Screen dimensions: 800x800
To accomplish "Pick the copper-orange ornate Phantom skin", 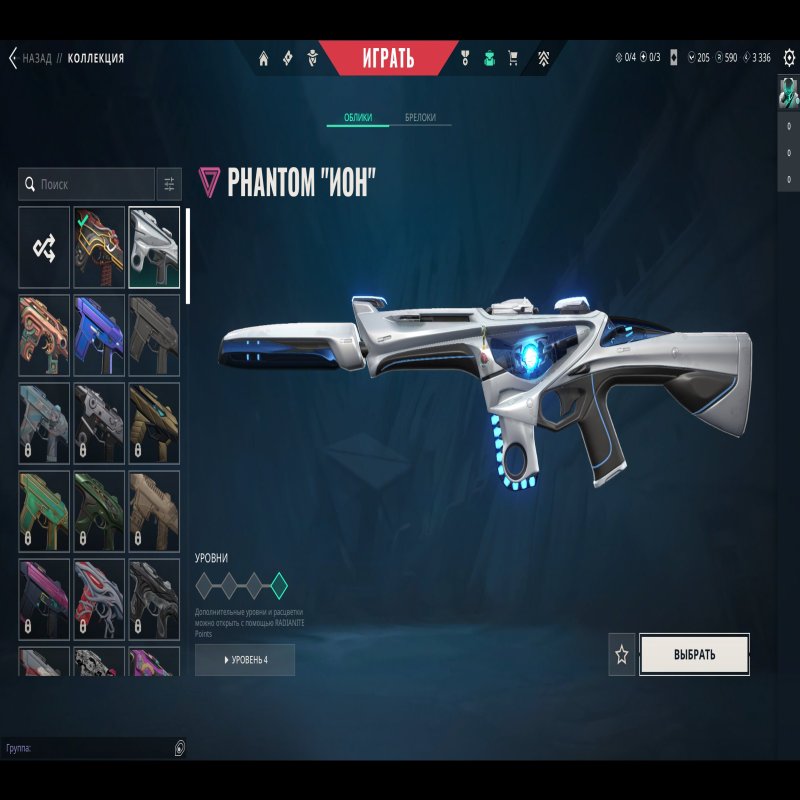I will 44,335.
